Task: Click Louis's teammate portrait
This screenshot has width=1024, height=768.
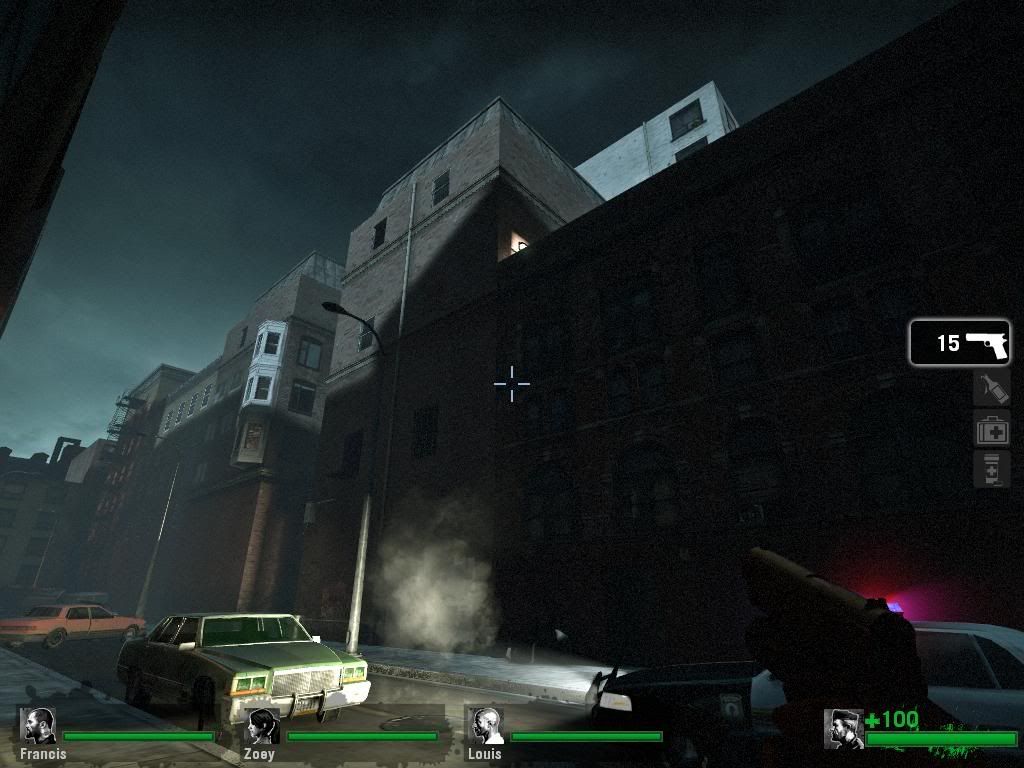Action: point(487,726)
